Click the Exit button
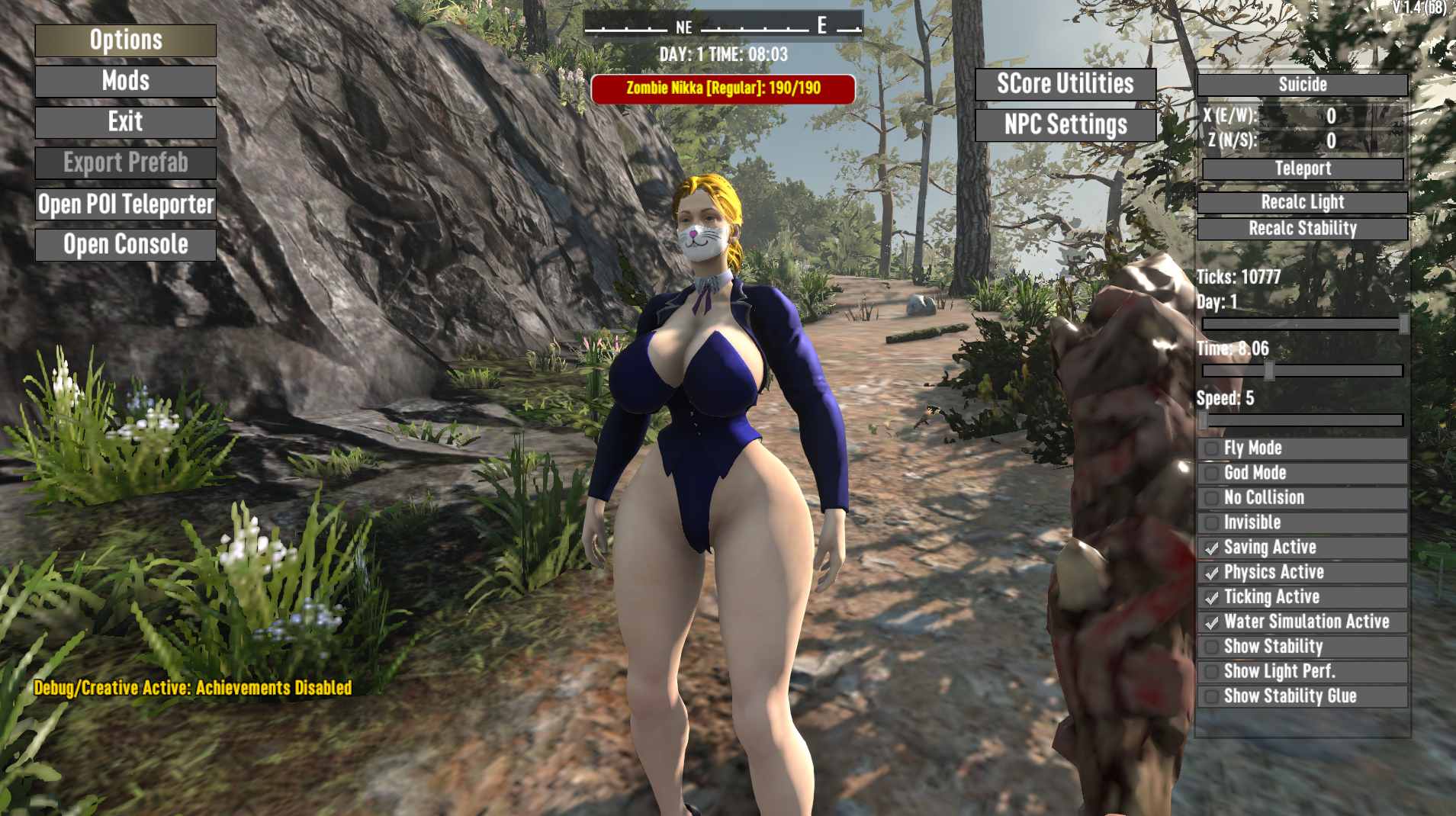Image resolution: width=1456 pixels, height=816 pixels. coord(126,122)
